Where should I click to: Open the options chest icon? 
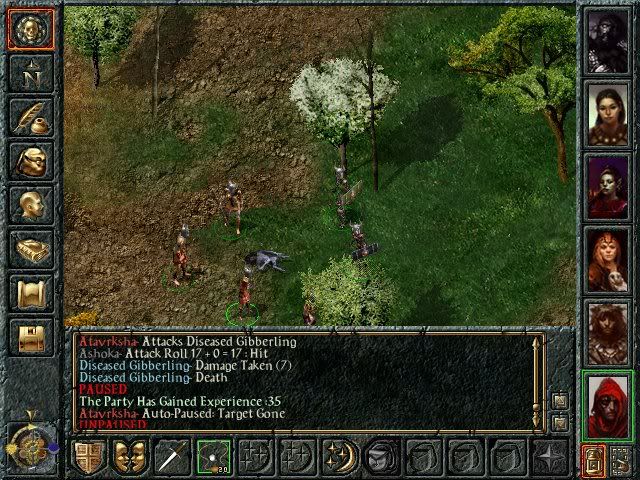tap(30, 337)
